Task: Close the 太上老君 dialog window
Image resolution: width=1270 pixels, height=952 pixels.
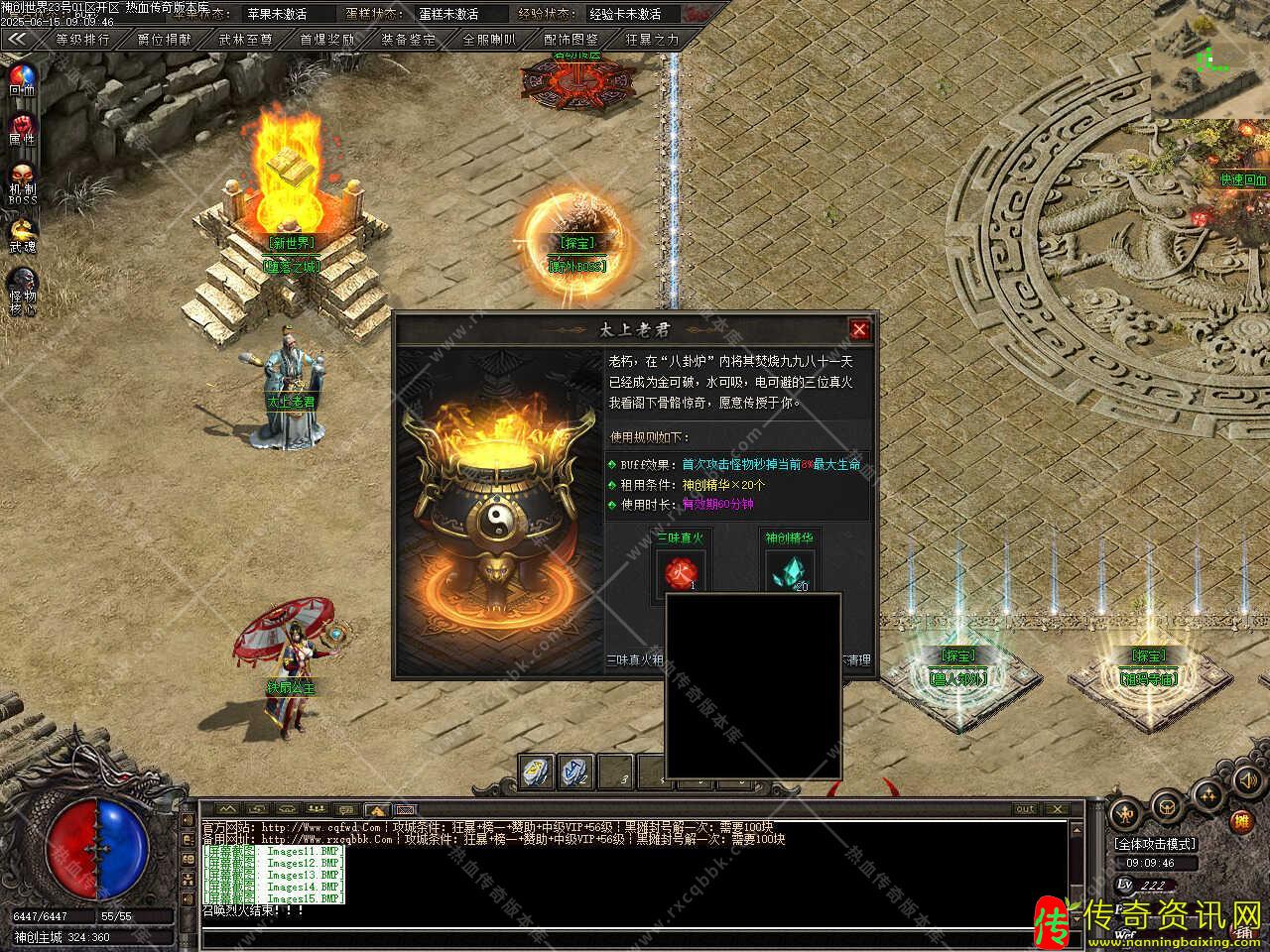Action: (x=859, y=330)
